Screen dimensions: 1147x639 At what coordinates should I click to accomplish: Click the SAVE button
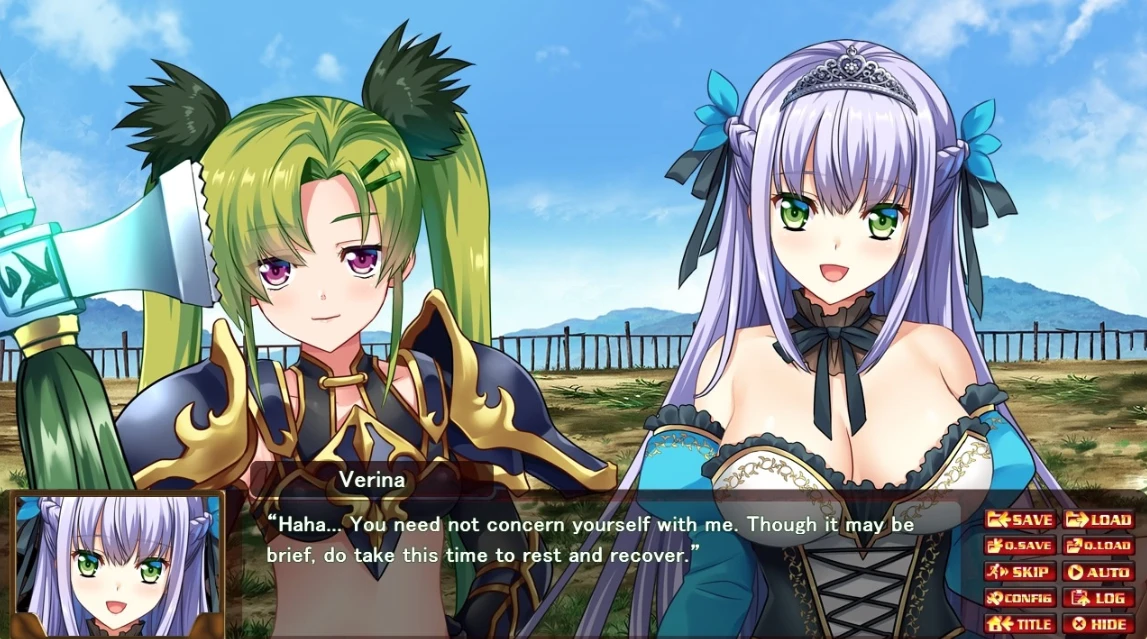coord(1020,520)
